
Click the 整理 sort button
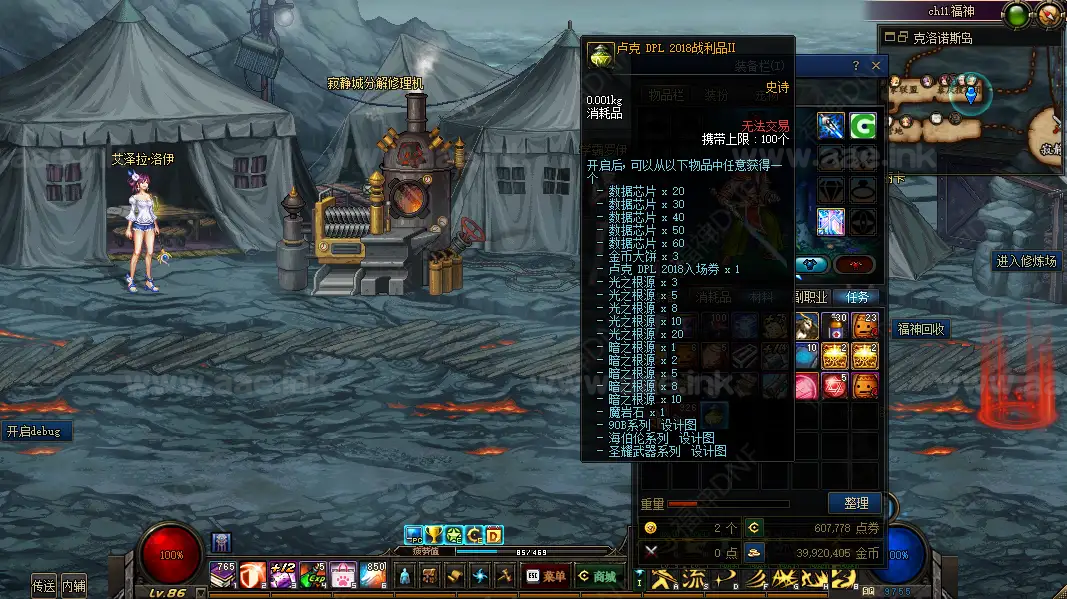point(855,503)
